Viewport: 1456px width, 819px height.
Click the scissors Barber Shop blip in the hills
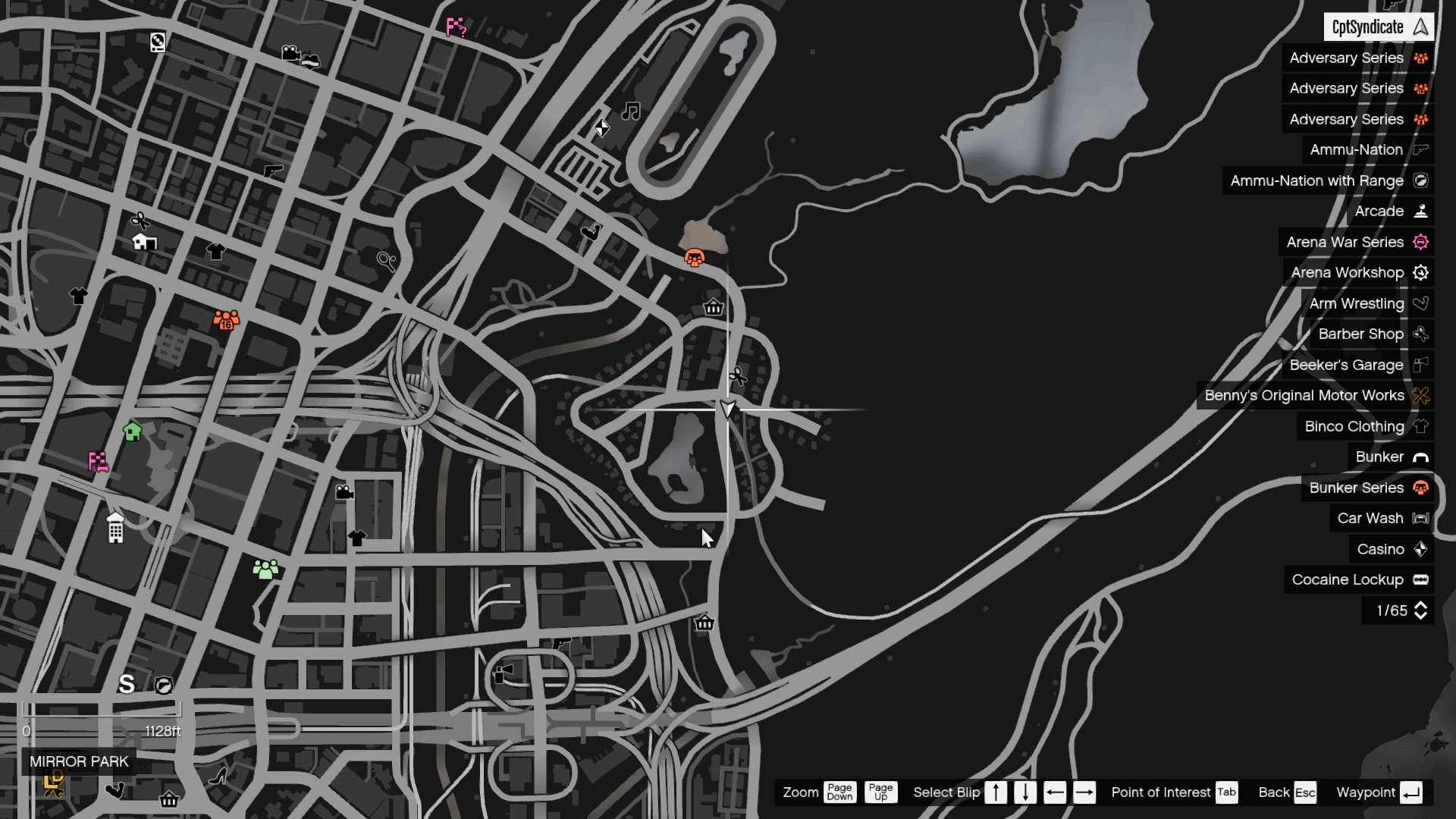point(736,375)
